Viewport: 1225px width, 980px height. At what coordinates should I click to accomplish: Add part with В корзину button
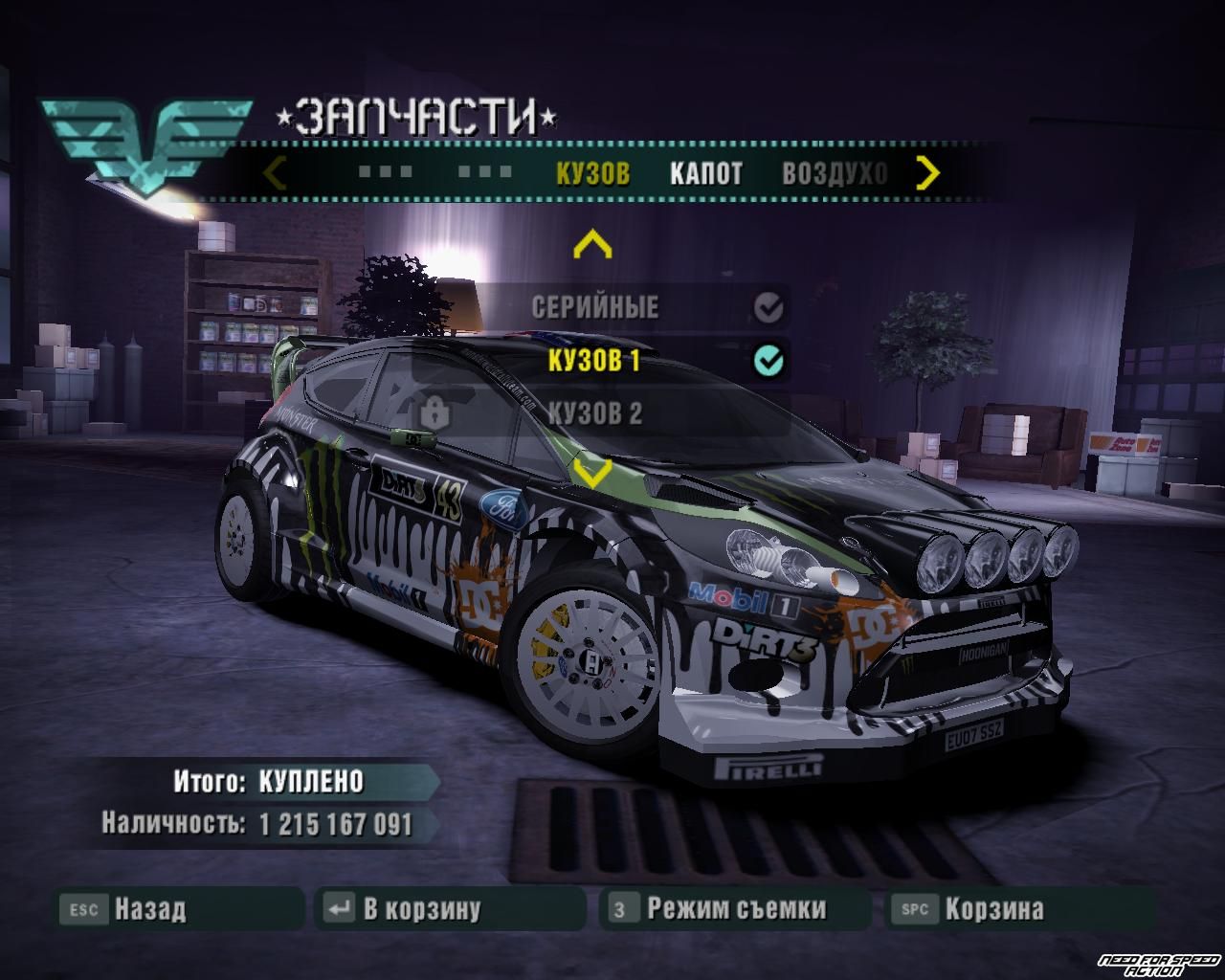point(422,908)
